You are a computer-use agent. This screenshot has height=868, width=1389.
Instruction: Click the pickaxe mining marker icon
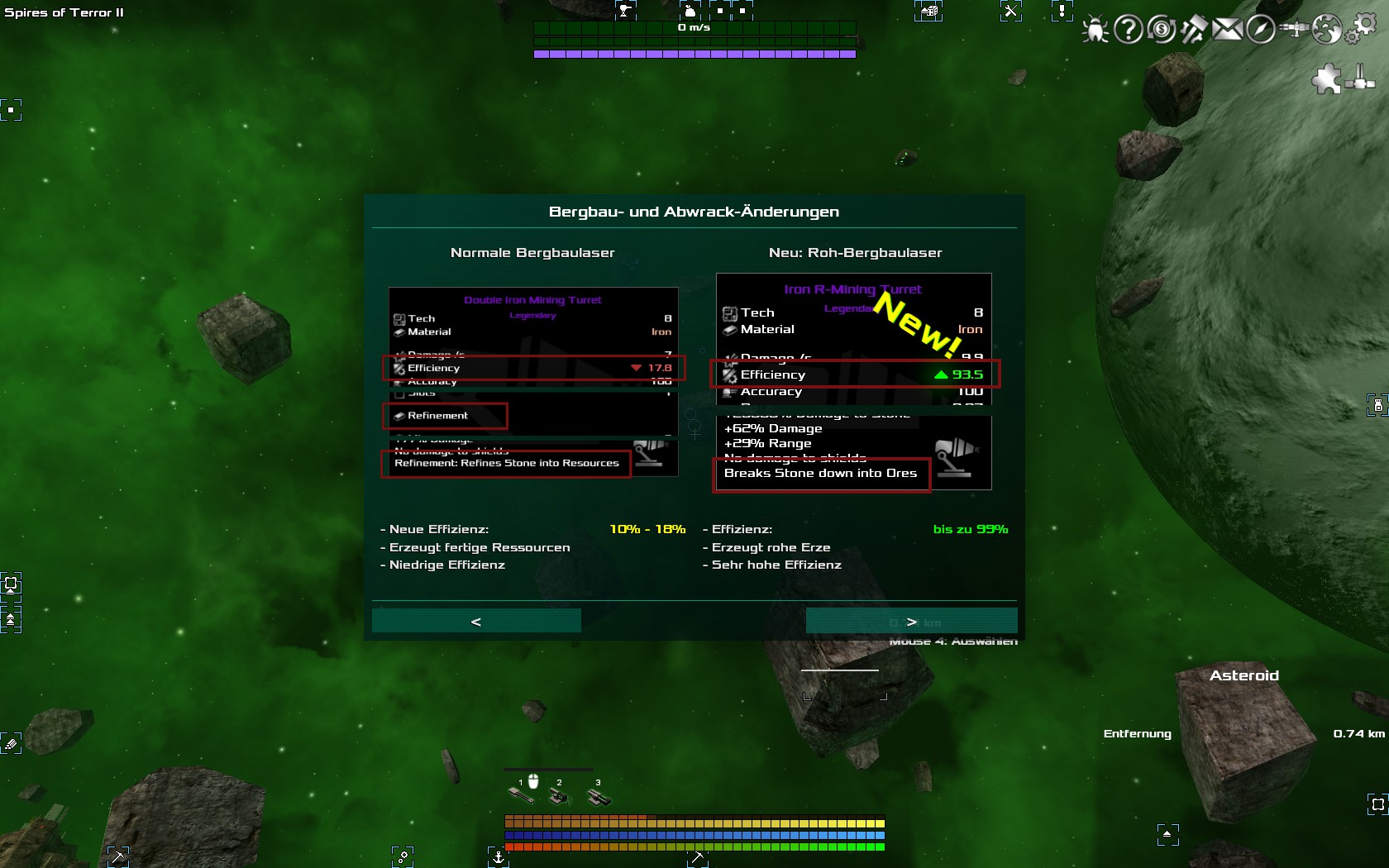tap(118, 857)
